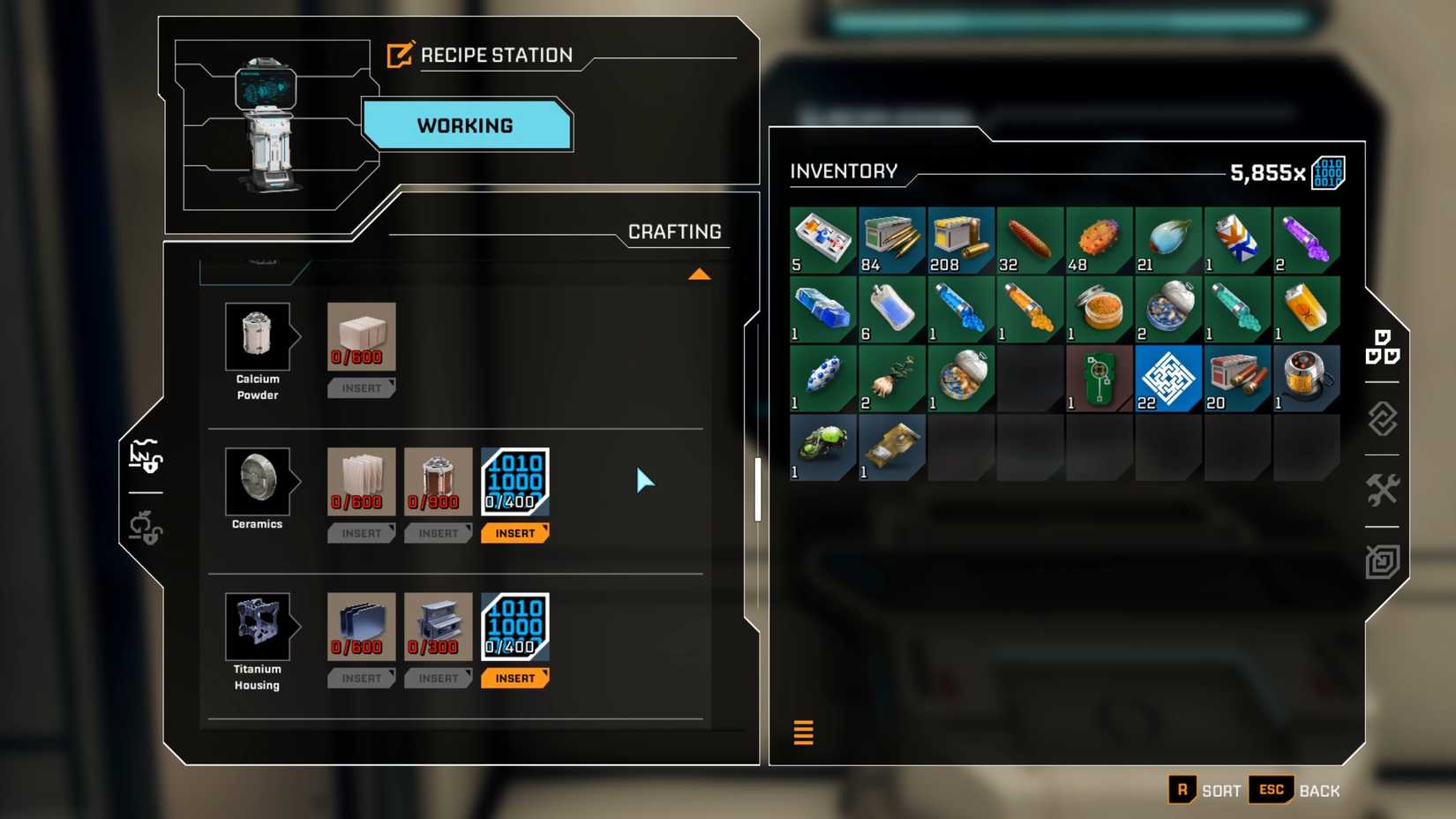Collapse the recipe list via the orange up arrow

(x=700, y=274)
